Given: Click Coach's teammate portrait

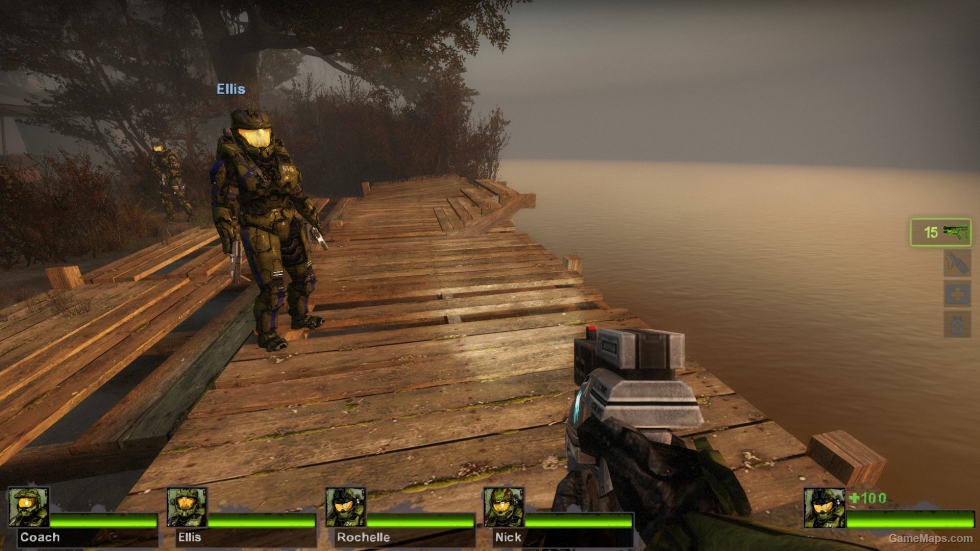Looking at the screenshot, I should coord(28,507).
